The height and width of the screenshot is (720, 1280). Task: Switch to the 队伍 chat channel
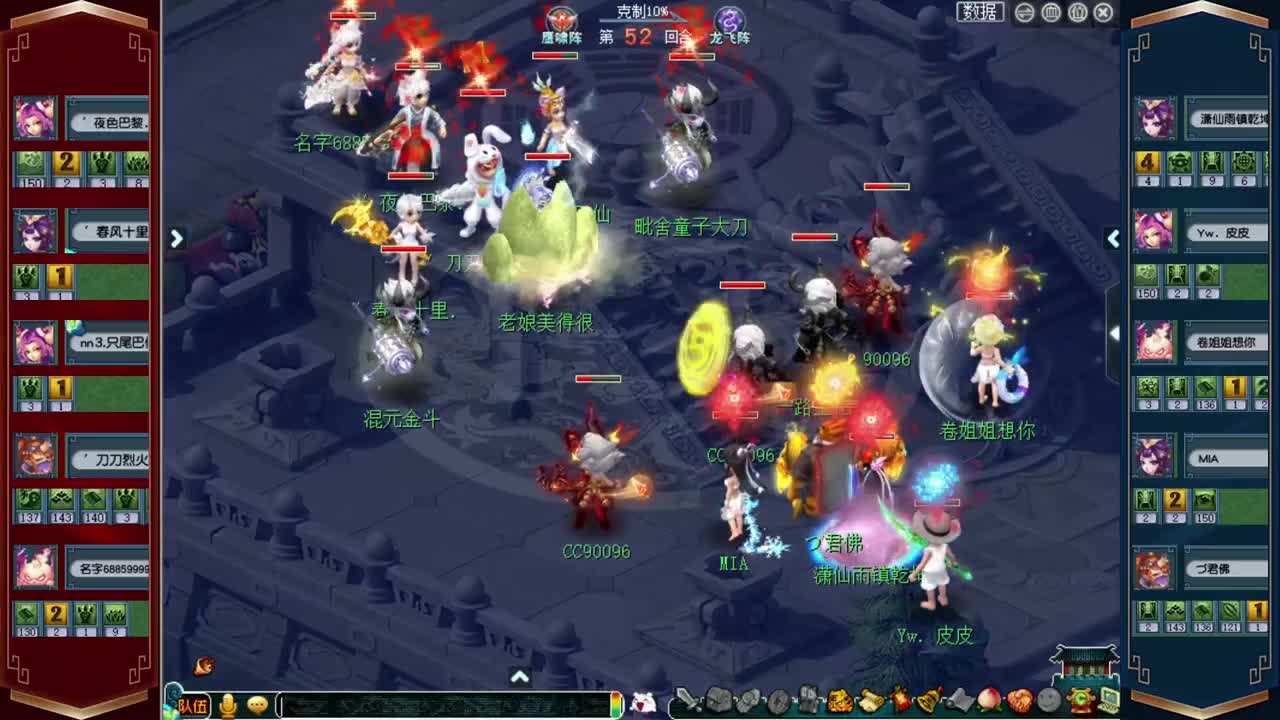pos(191,704)
